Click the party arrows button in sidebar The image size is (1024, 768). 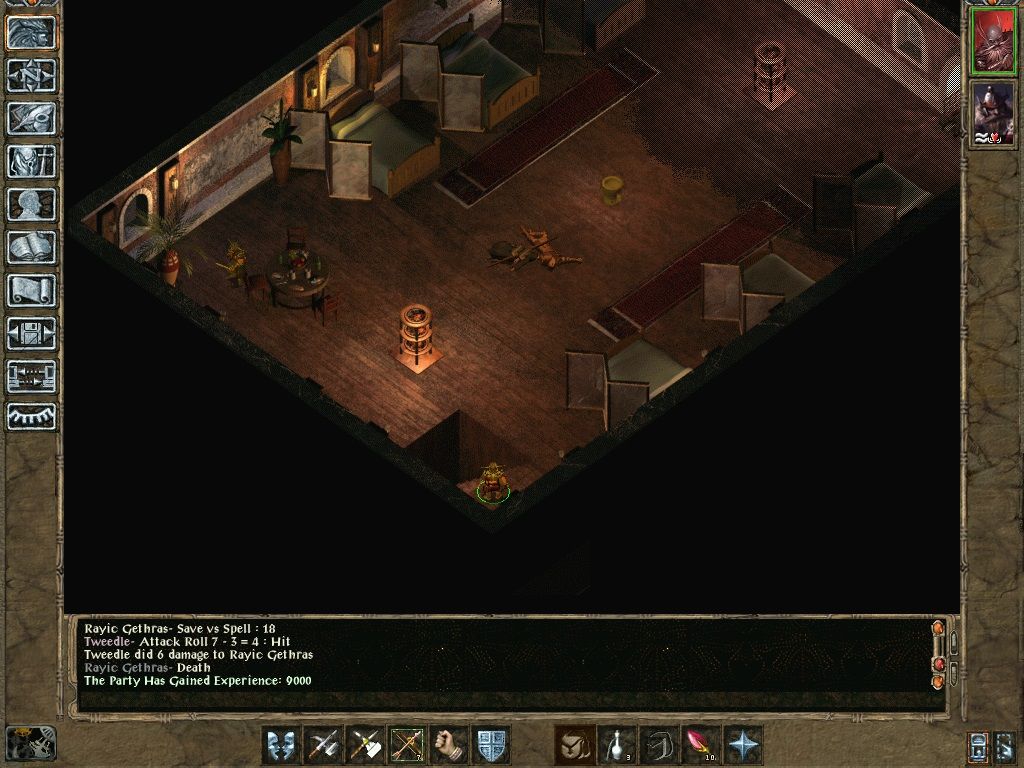[31, 376]
